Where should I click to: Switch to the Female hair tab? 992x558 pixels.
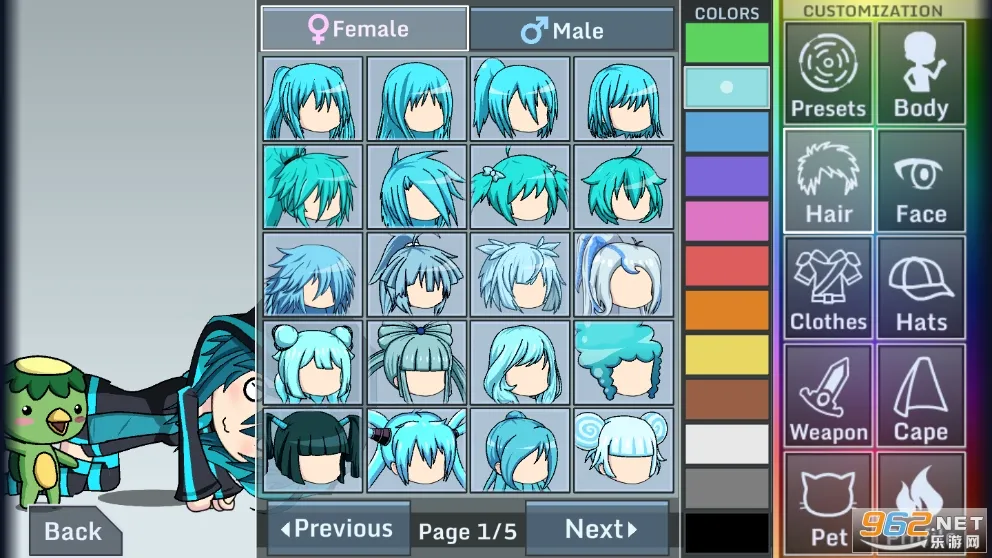coord(364,29)
